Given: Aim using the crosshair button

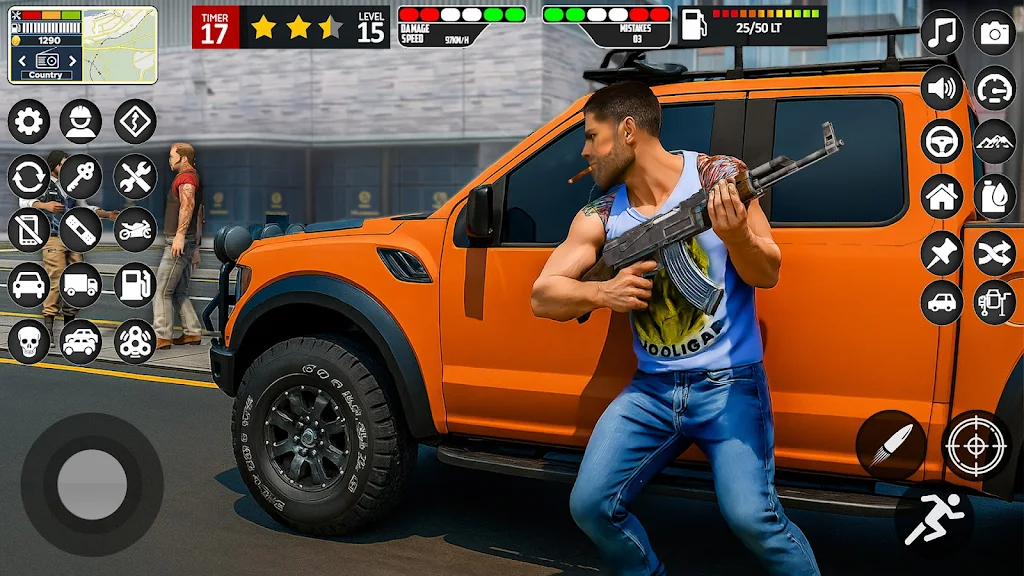Looking at the screenshot, I should coord(976,445).
